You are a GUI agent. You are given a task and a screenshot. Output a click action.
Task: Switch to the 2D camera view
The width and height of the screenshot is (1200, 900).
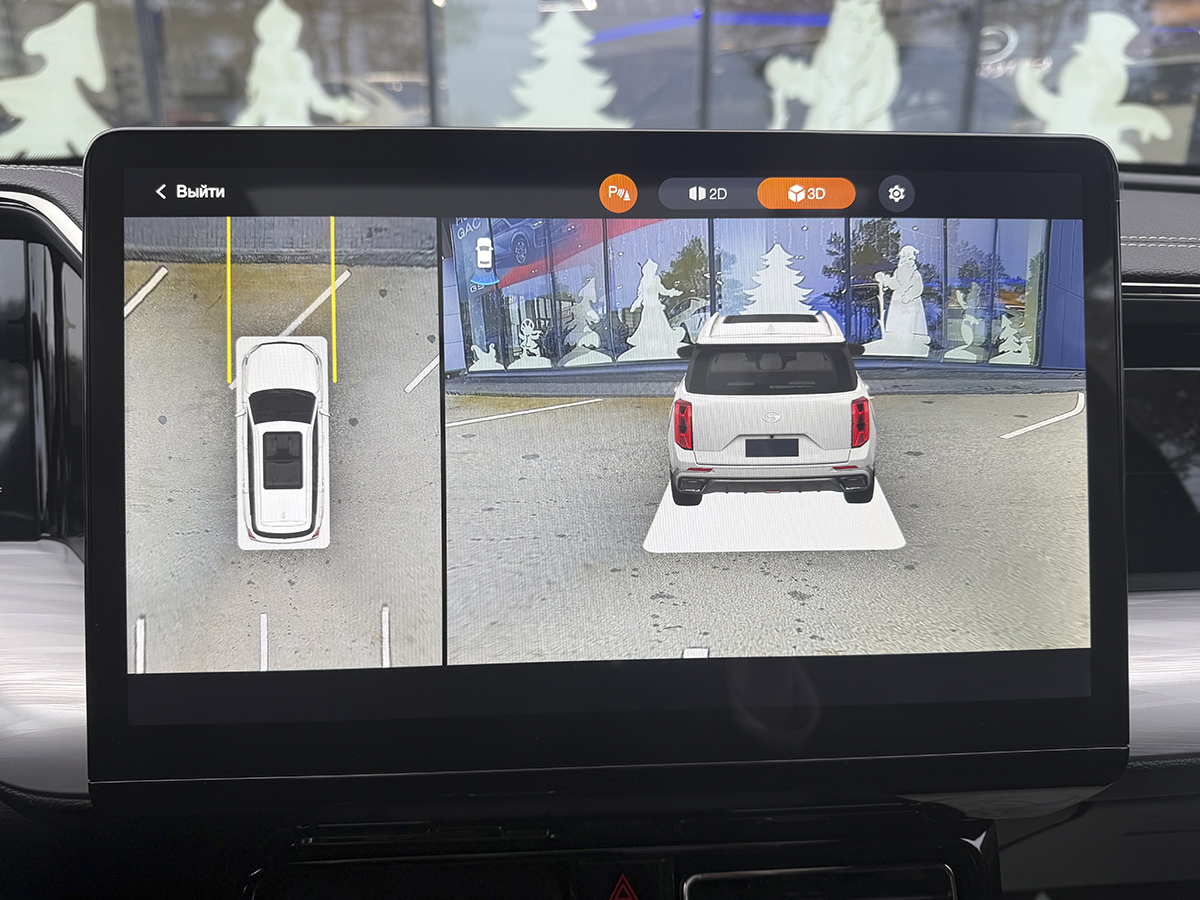pyautogui.click(x=708, y=194)
